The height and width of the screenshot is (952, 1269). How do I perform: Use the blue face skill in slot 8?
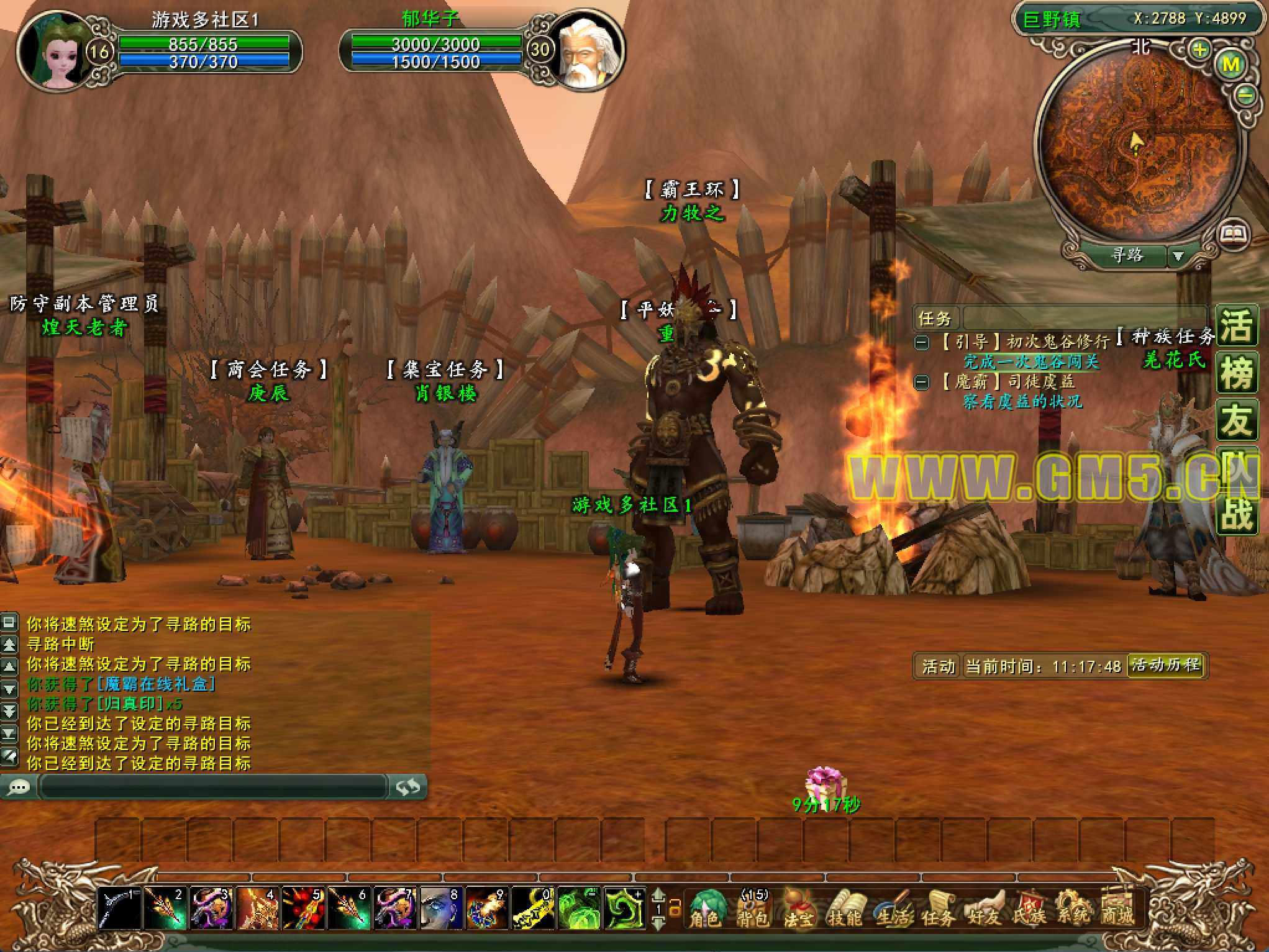click(x=442, y=909)
